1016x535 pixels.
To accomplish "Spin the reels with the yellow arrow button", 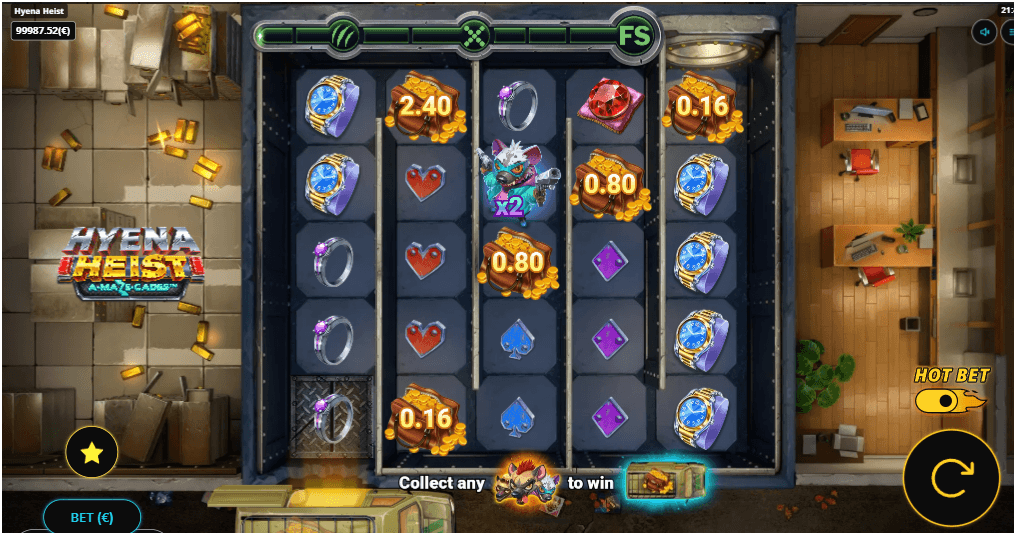I will pyautogui.click(x=951, y=478).
